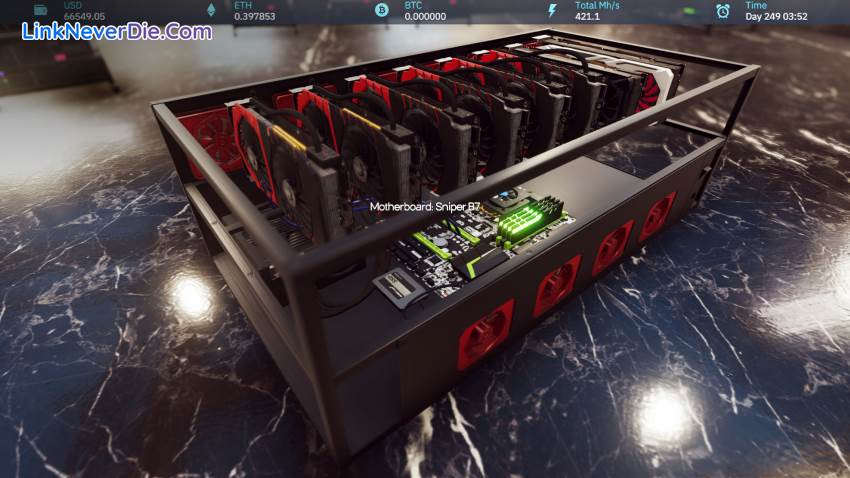Open the BTC Bitcoin coin icon

pos(381,10)
